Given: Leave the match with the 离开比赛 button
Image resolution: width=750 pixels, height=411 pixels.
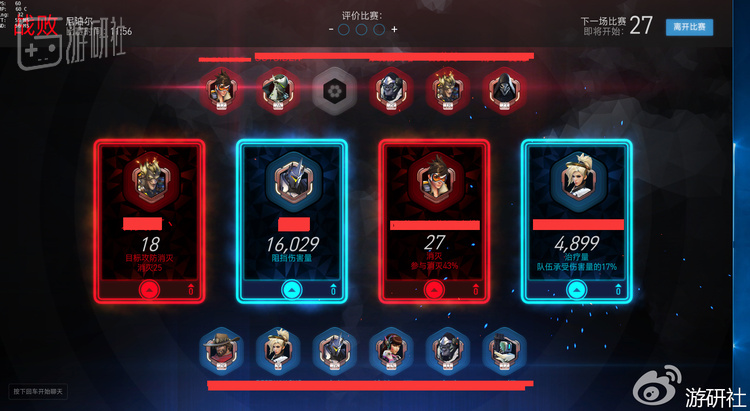Looking at the screenshot, I should click(689, 27).
